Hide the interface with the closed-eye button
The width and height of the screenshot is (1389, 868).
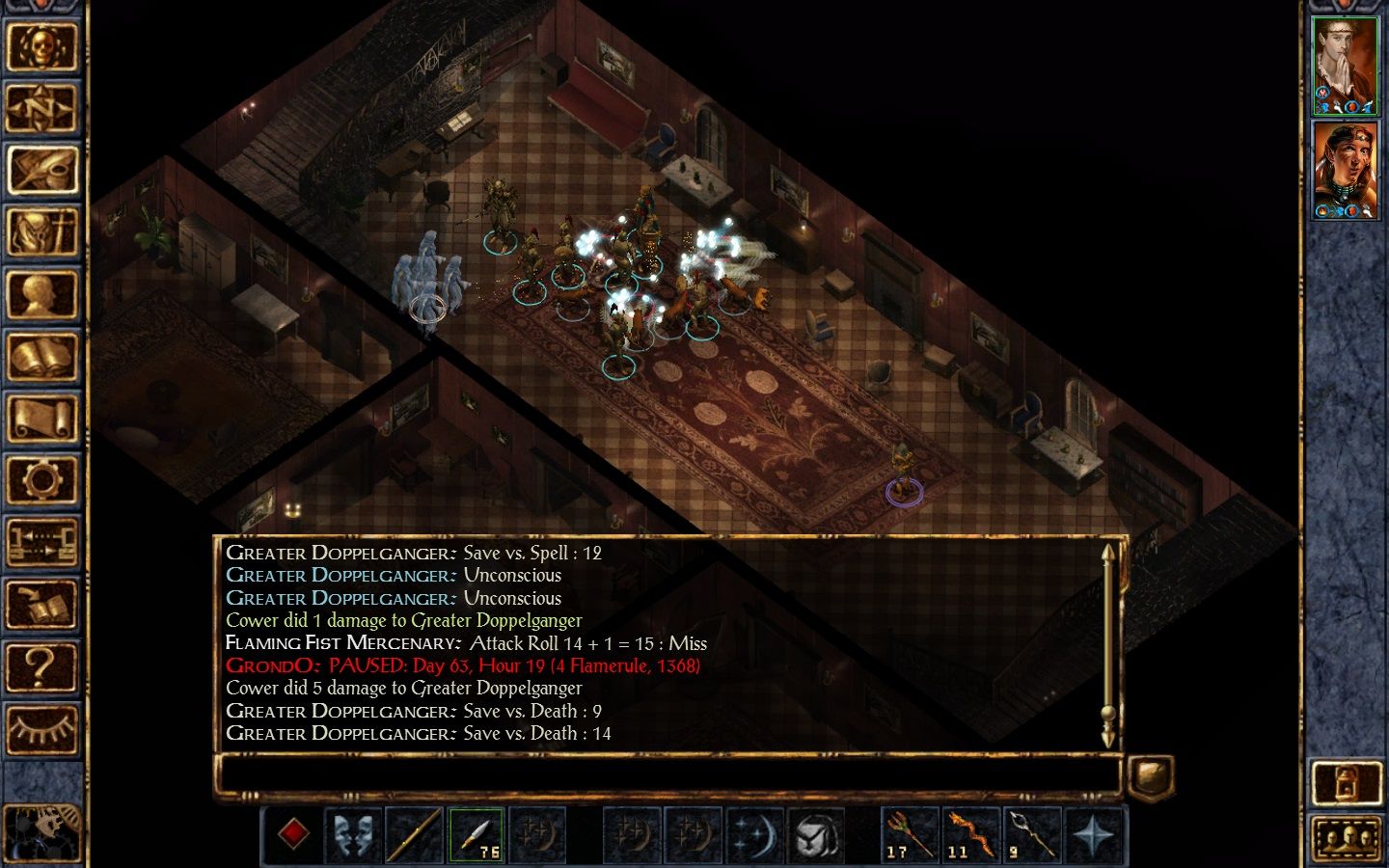(x=41, y=728)
